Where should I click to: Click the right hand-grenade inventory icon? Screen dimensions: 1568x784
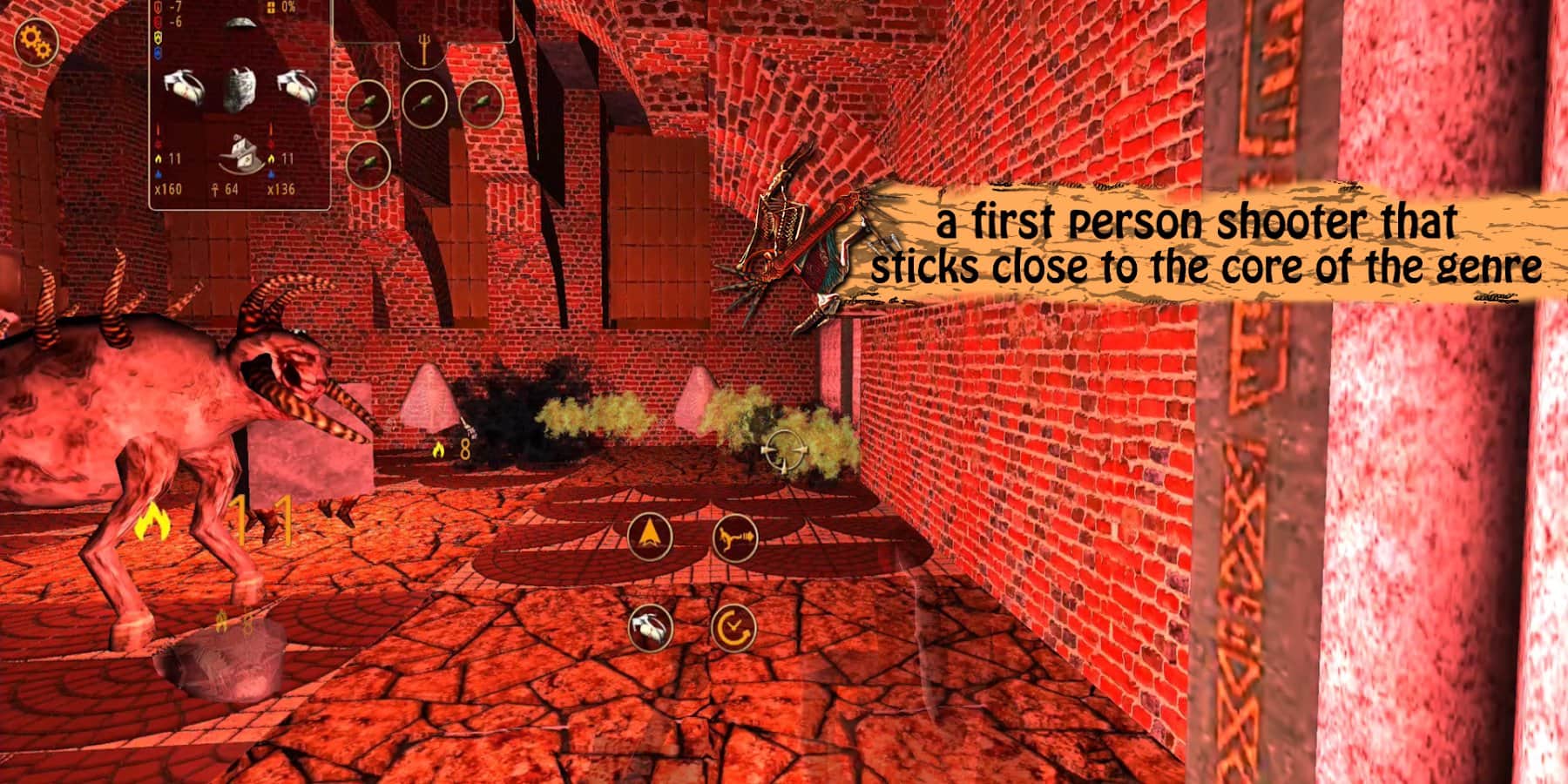(297, 87)
